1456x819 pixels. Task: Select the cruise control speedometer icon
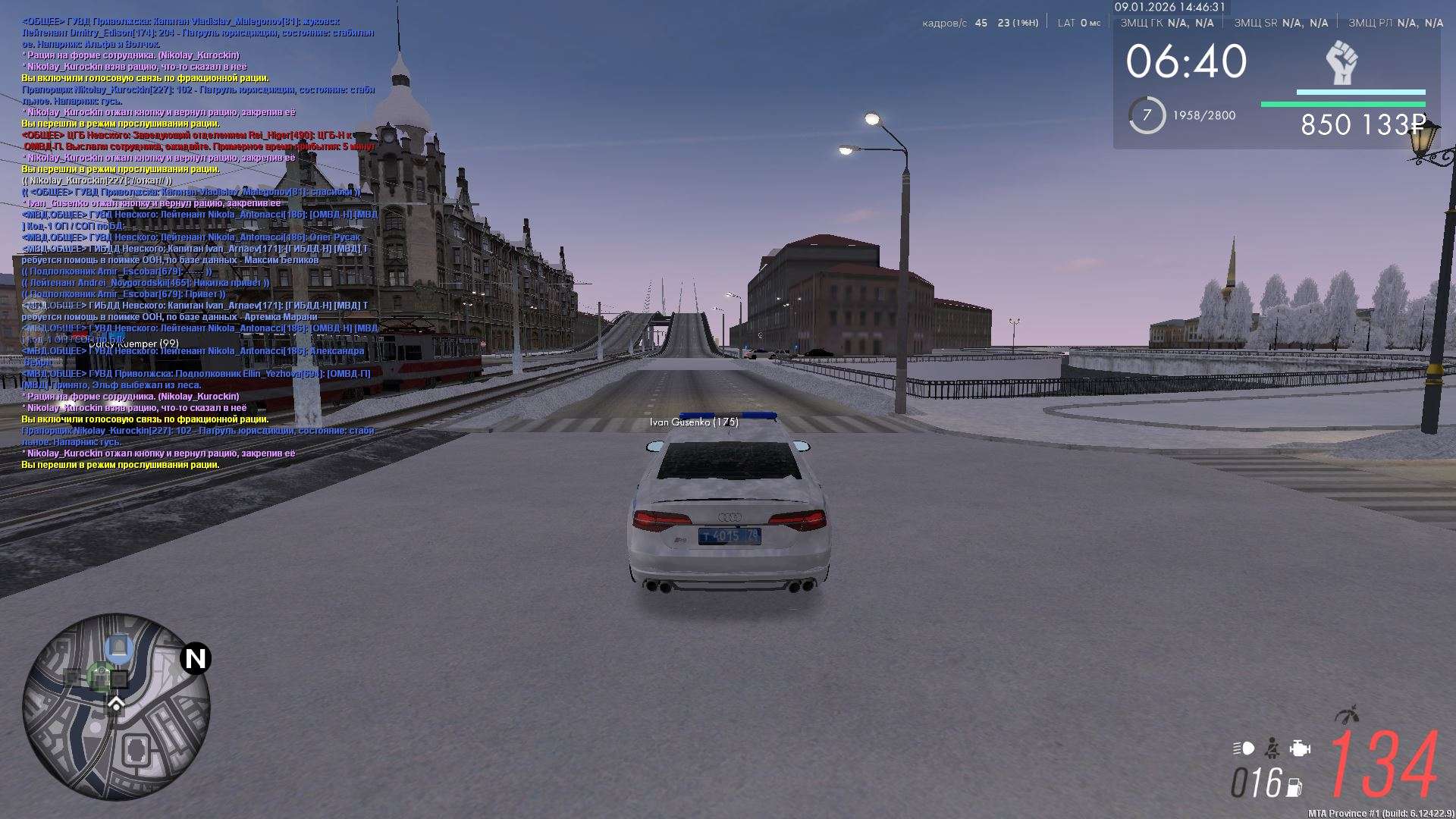[x=1347, y=714]
